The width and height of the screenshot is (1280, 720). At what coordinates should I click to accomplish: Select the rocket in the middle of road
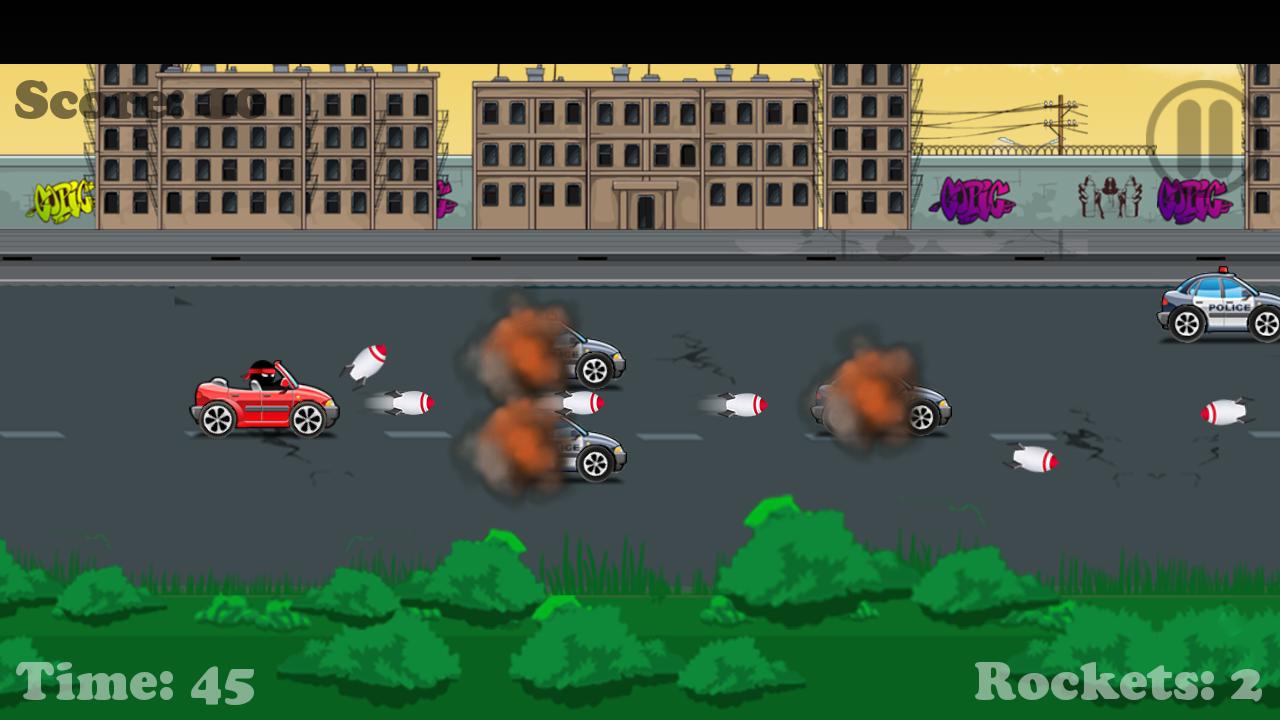[x=742, y=403]
